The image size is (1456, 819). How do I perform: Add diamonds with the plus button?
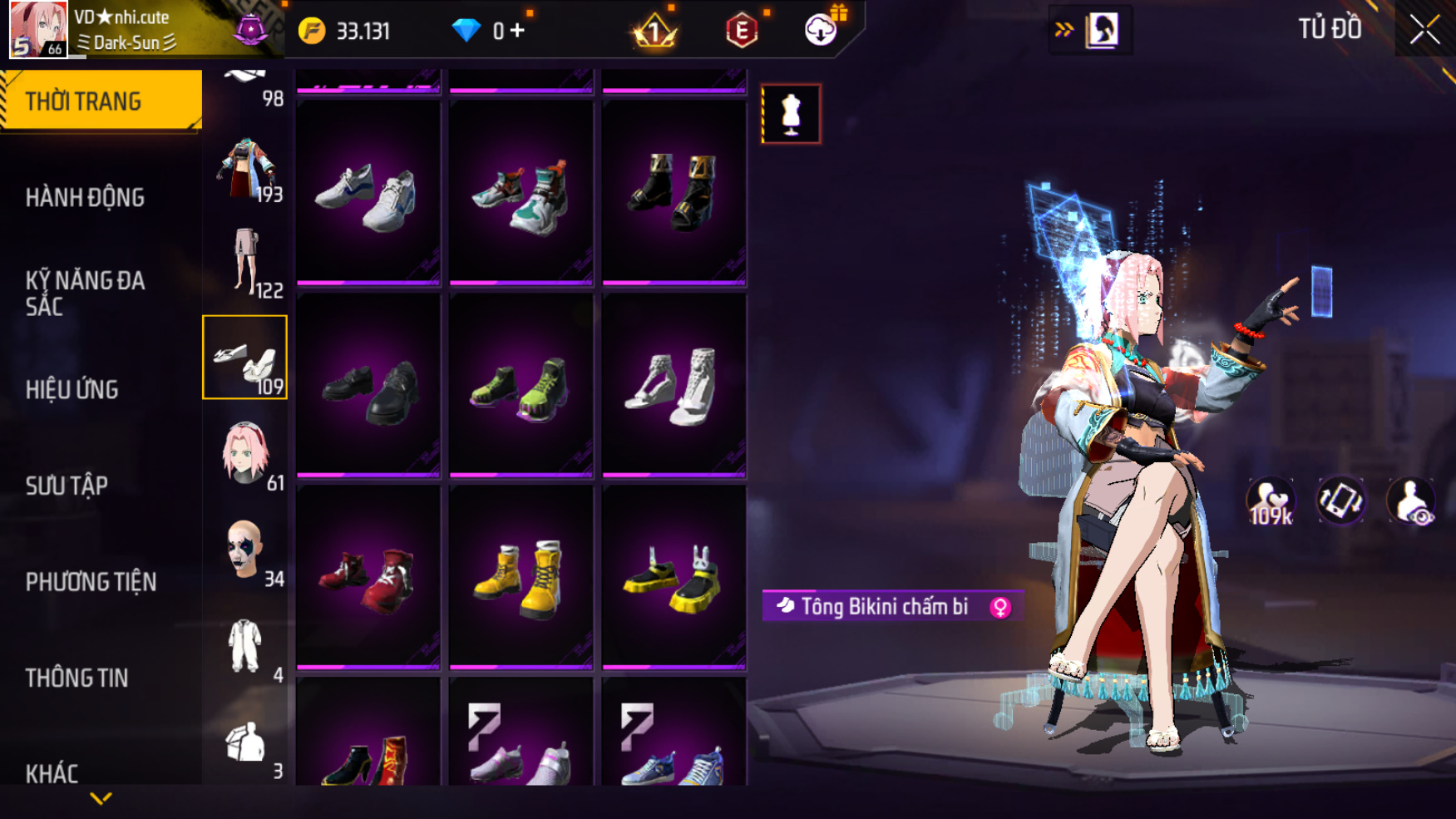(x=518, y=31)
